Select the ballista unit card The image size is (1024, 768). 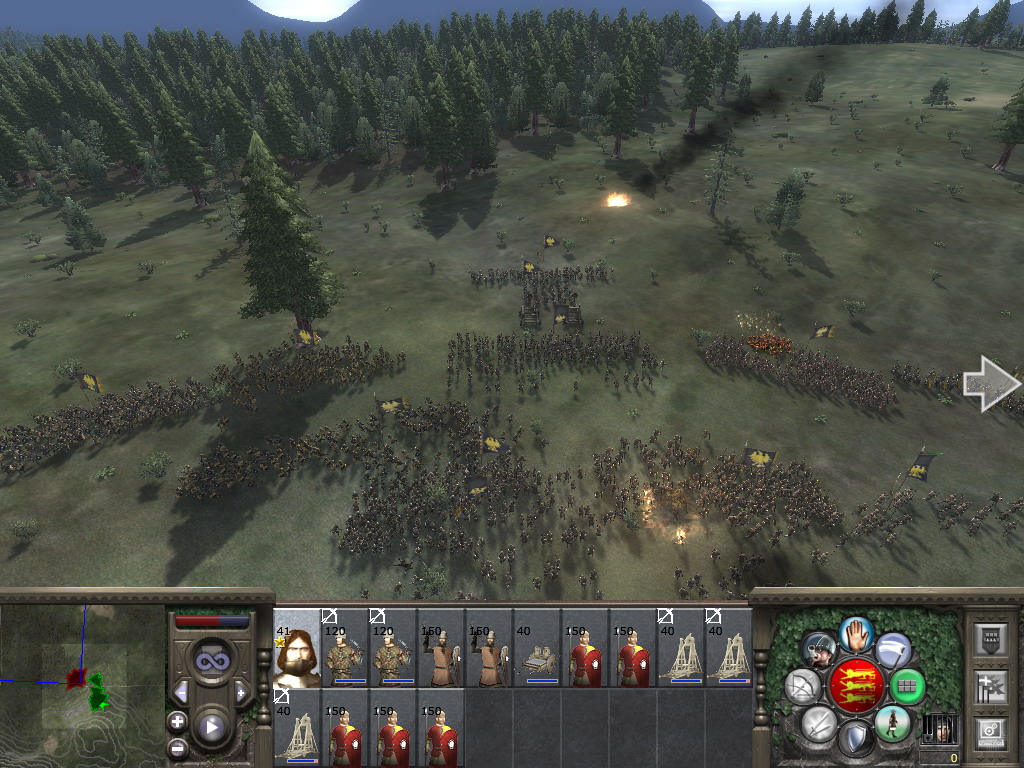tap(537, 648)
